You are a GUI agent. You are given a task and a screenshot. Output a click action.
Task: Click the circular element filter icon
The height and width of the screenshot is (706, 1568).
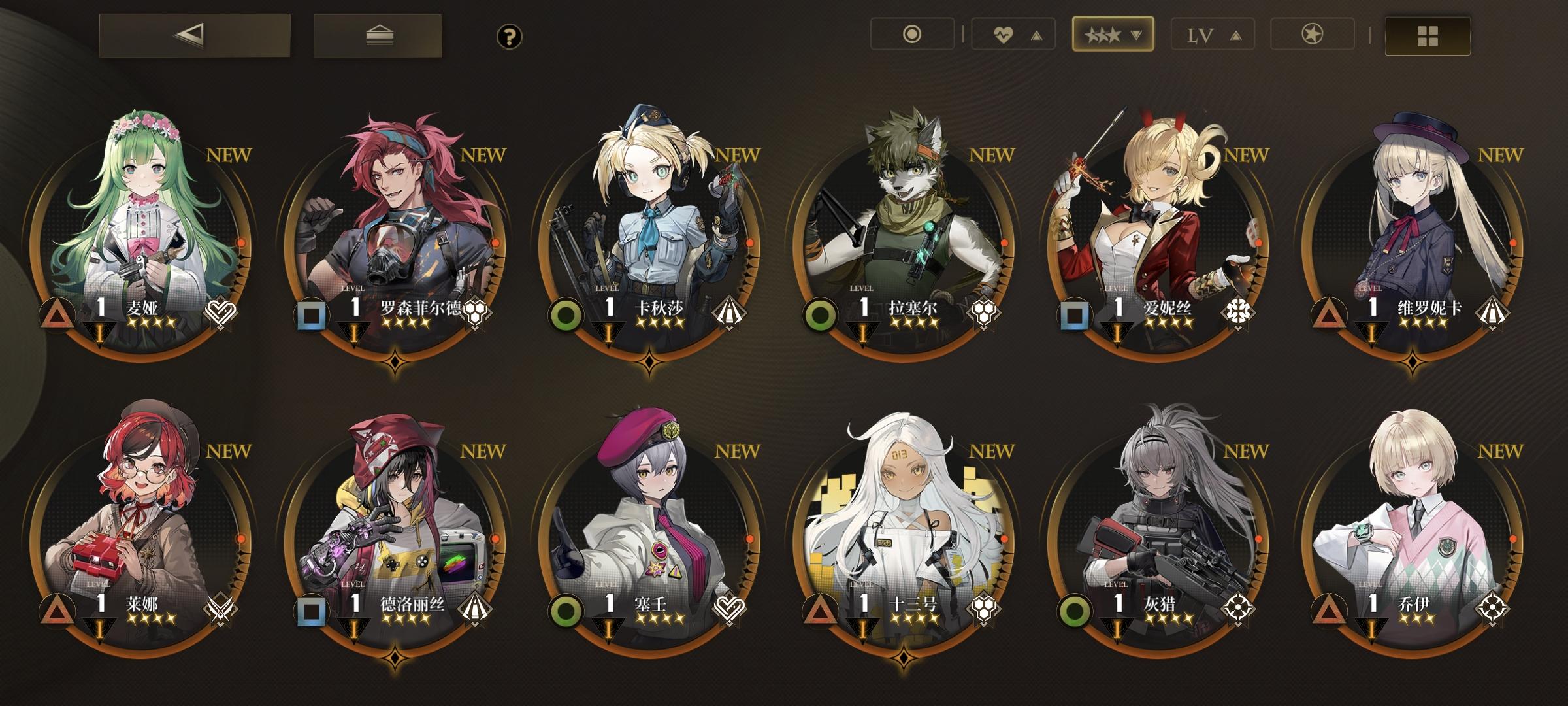coord(913,35)
